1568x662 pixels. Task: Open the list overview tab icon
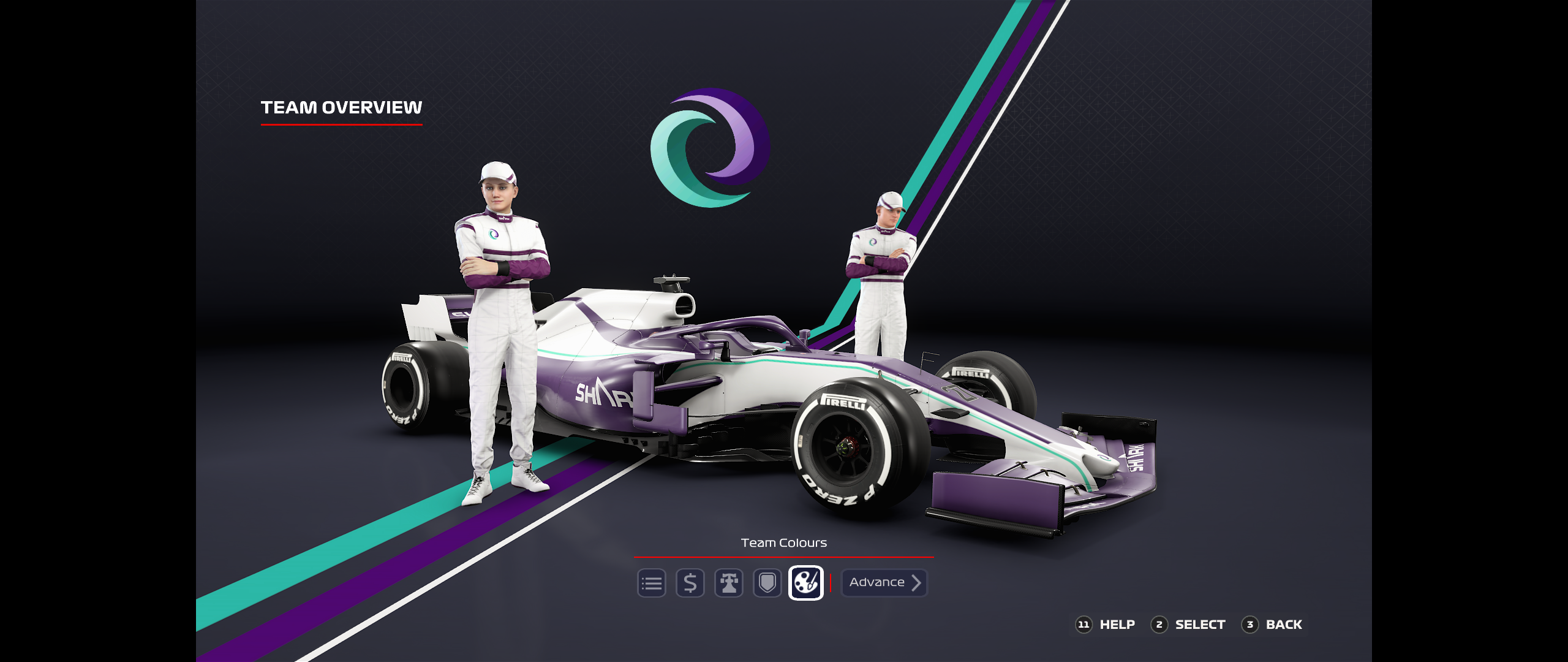coord(651,583)
